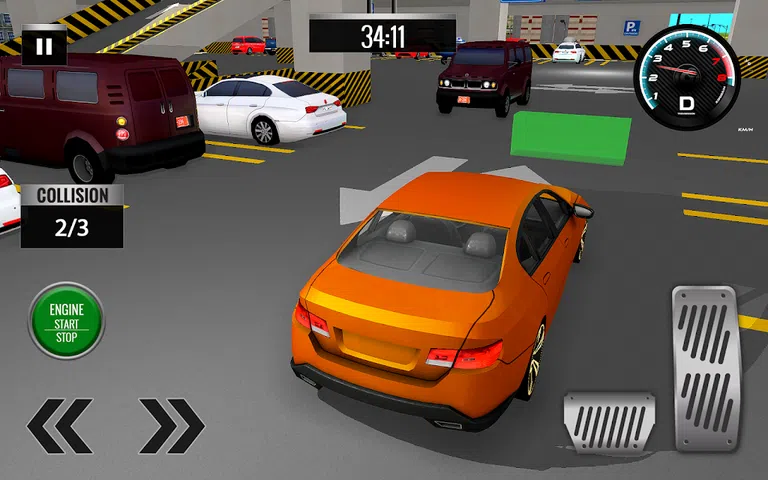Pause the game with the pause button
Screen dimensions: 768x480
pos(44,46)
